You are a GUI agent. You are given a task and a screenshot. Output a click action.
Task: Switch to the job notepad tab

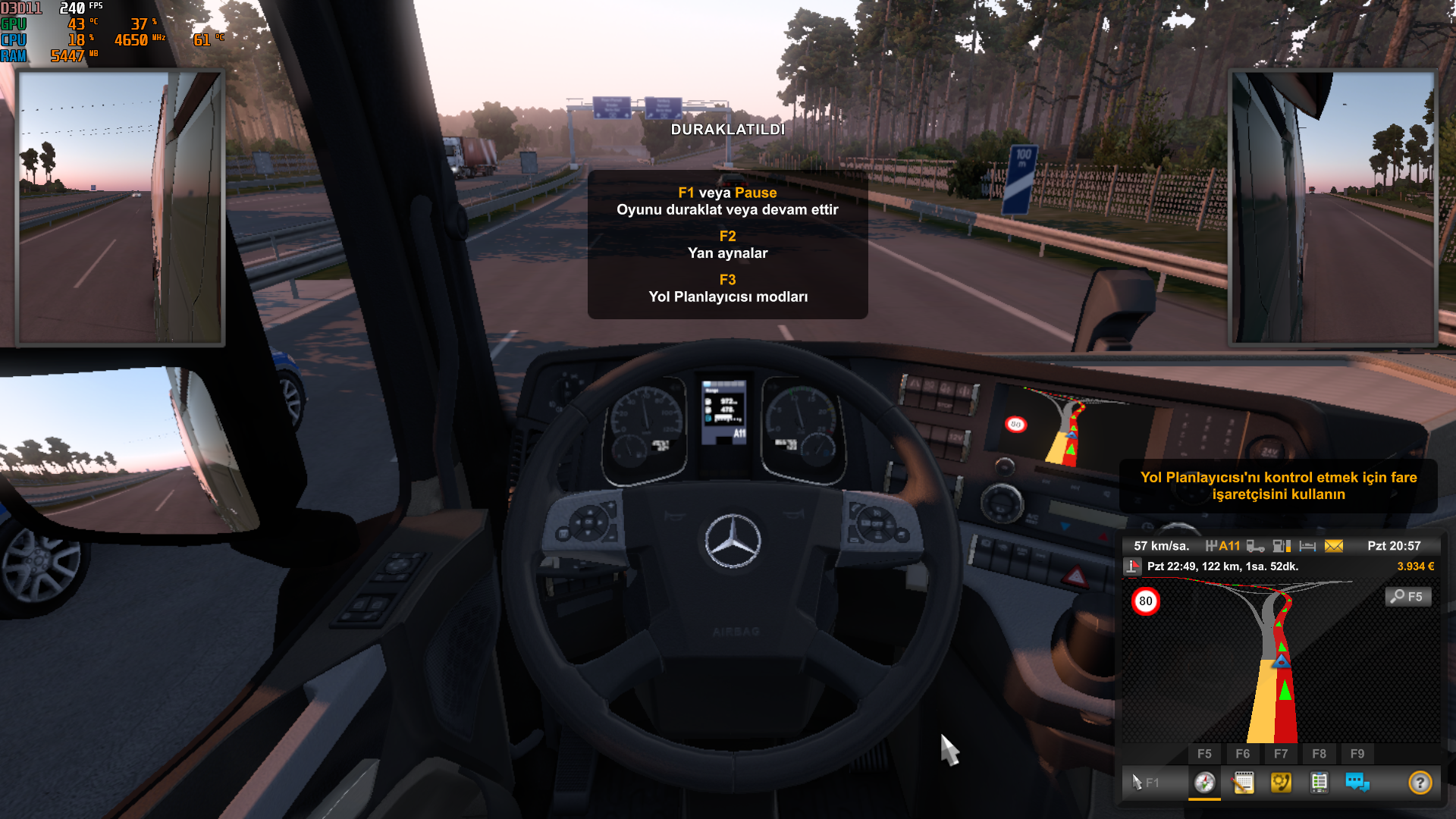coord(1243,782)
